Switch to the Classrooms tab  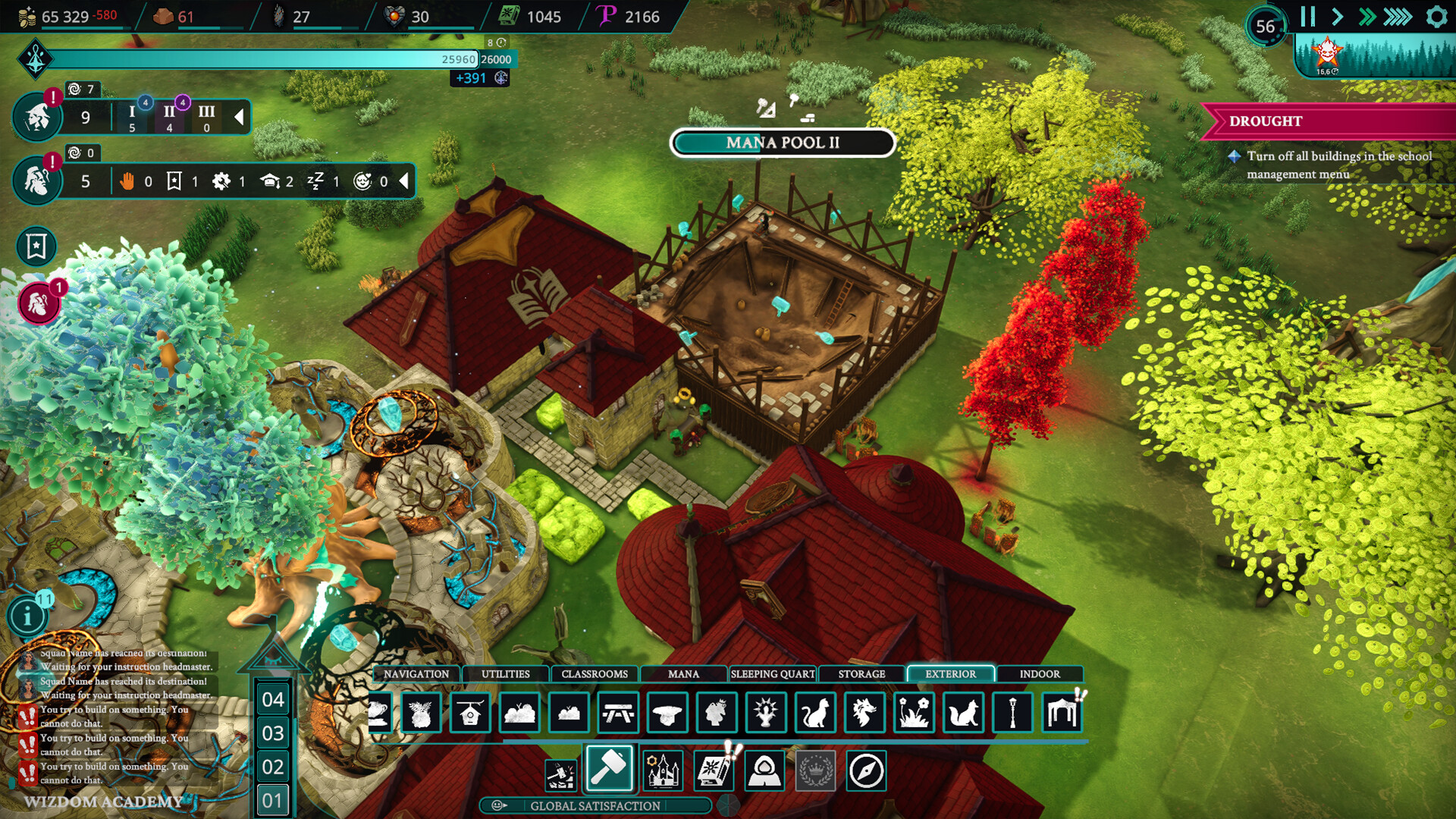tap(595, 673)
